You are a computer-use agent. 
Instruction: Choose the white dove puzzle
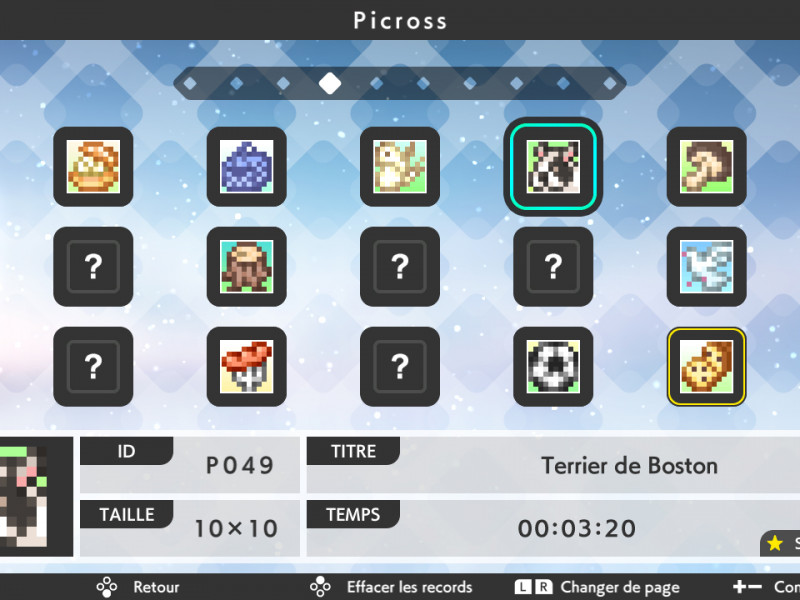pos(706,266)
